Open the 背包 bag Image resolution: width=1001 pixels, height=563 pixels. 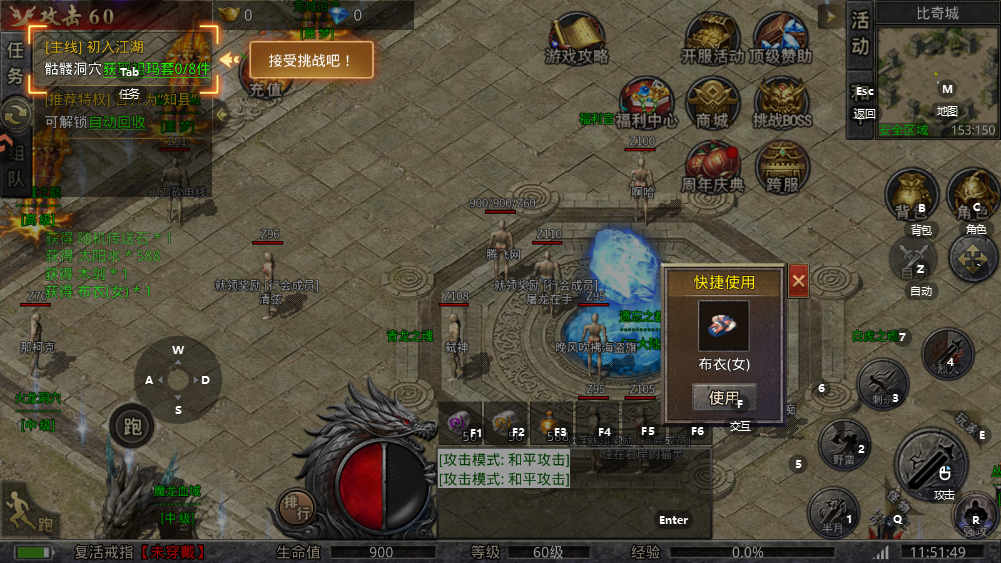coord(910,195)
